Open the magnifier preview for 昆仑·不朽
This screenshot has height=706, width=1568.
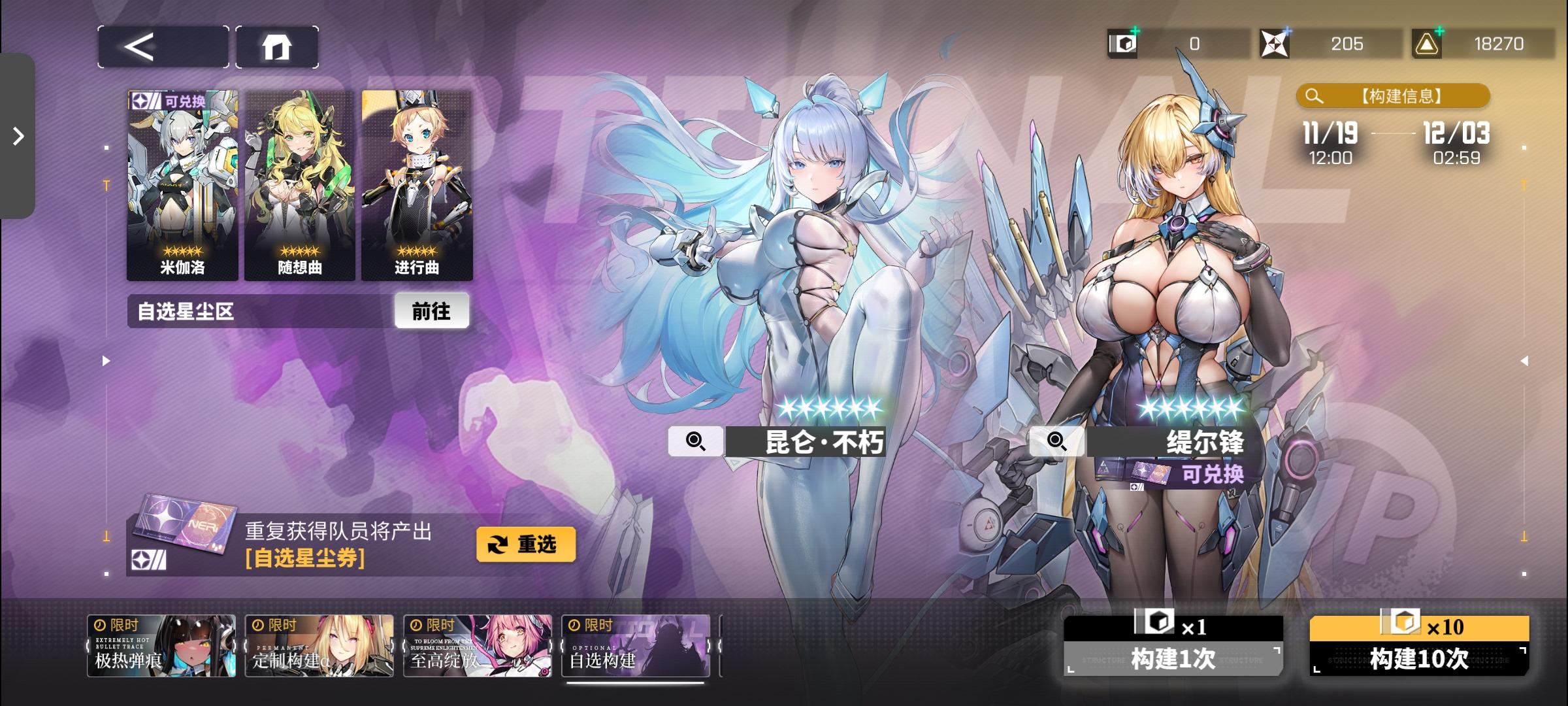[x=696, y=441]
